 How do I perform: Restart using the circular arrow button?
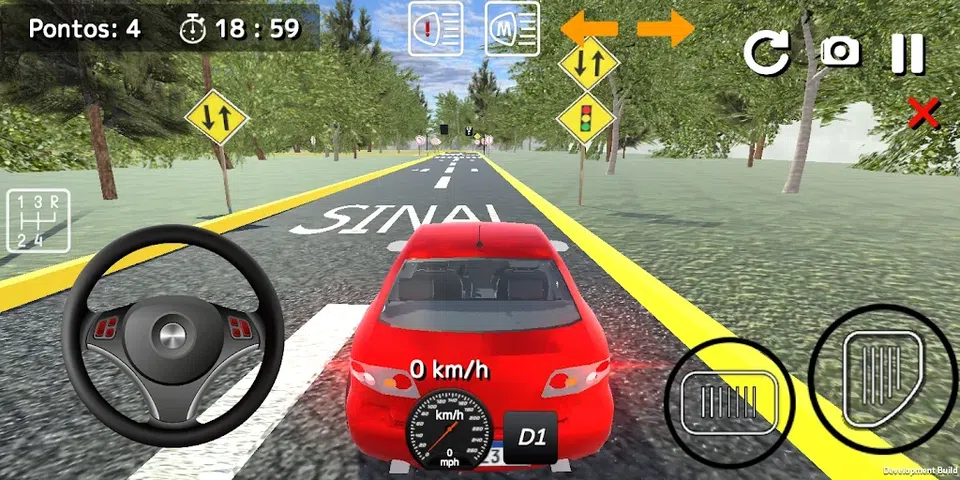tap(766, 53)
